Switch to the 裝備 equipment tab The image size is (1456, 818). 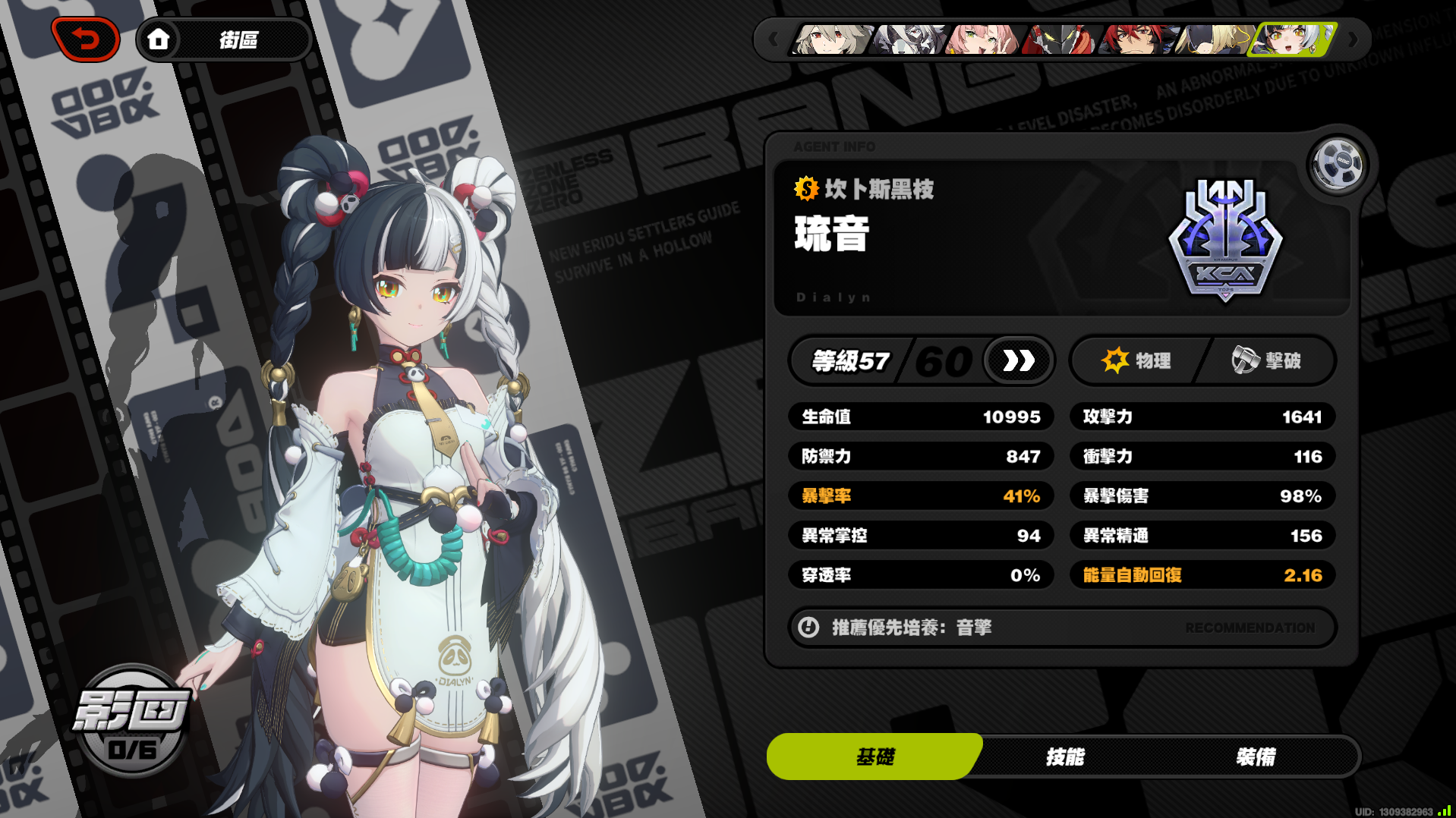click(x=1256, y=757)
